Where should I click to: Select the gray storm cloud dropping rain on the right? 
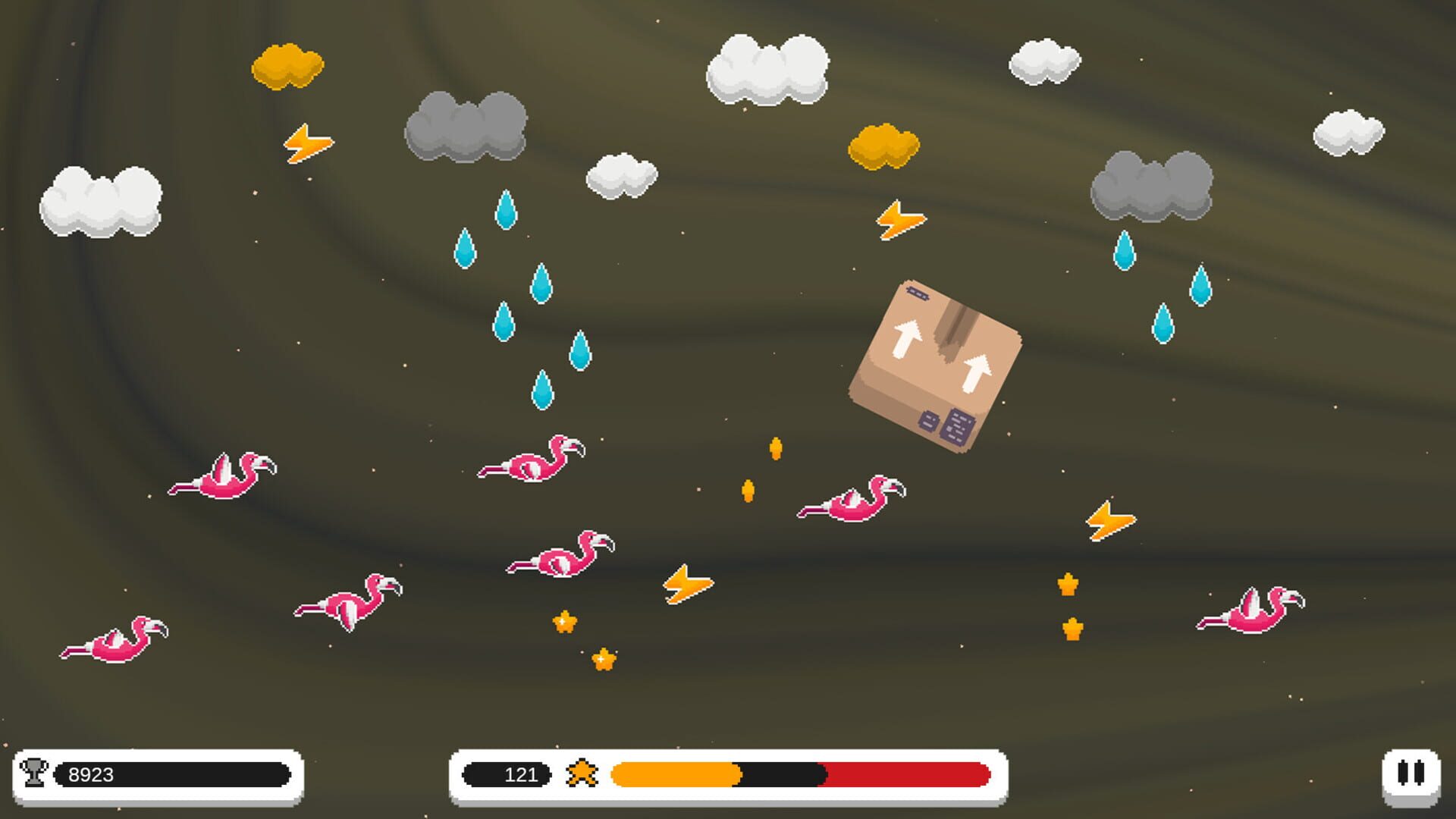tap(1153, 186)
